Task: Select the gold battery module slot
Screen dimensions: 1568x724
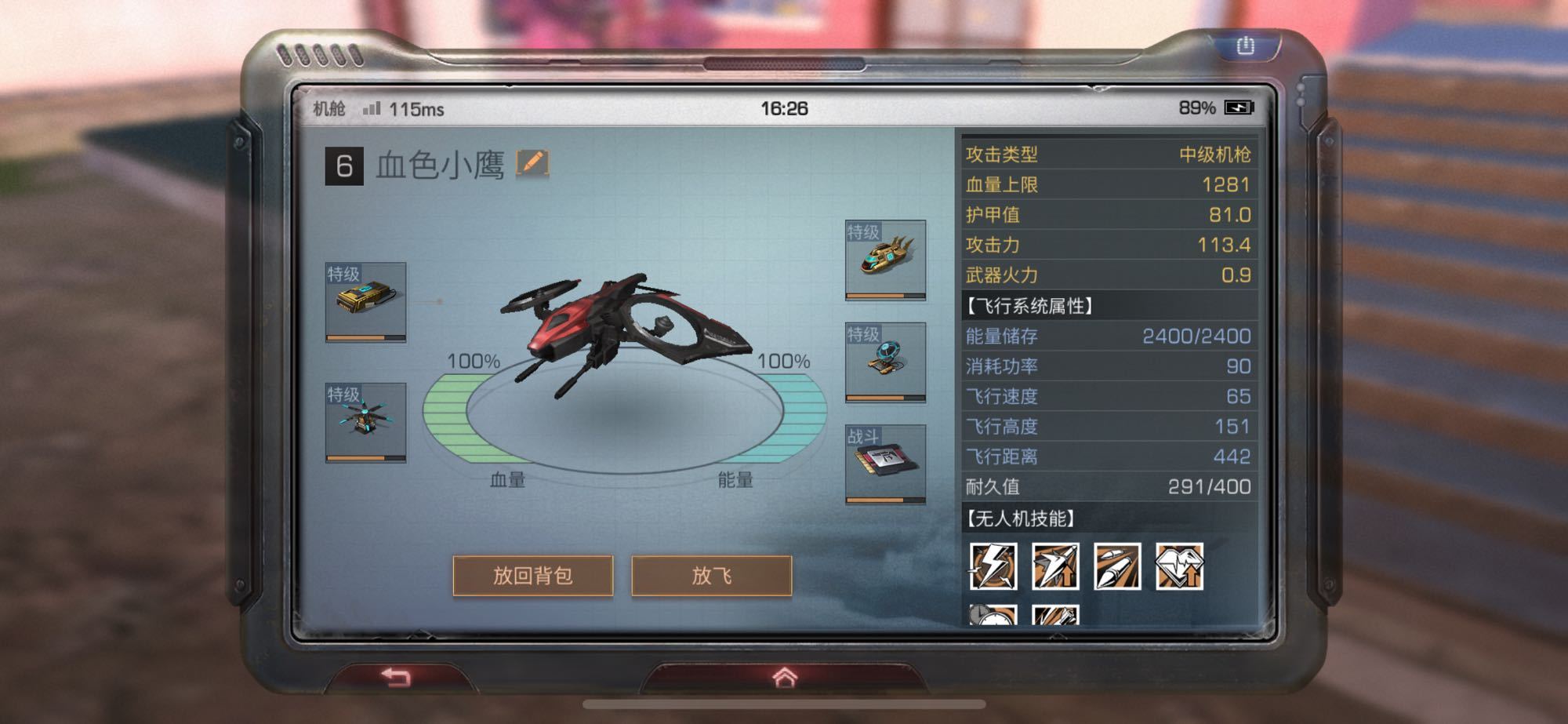Action: tap(365, 302)
